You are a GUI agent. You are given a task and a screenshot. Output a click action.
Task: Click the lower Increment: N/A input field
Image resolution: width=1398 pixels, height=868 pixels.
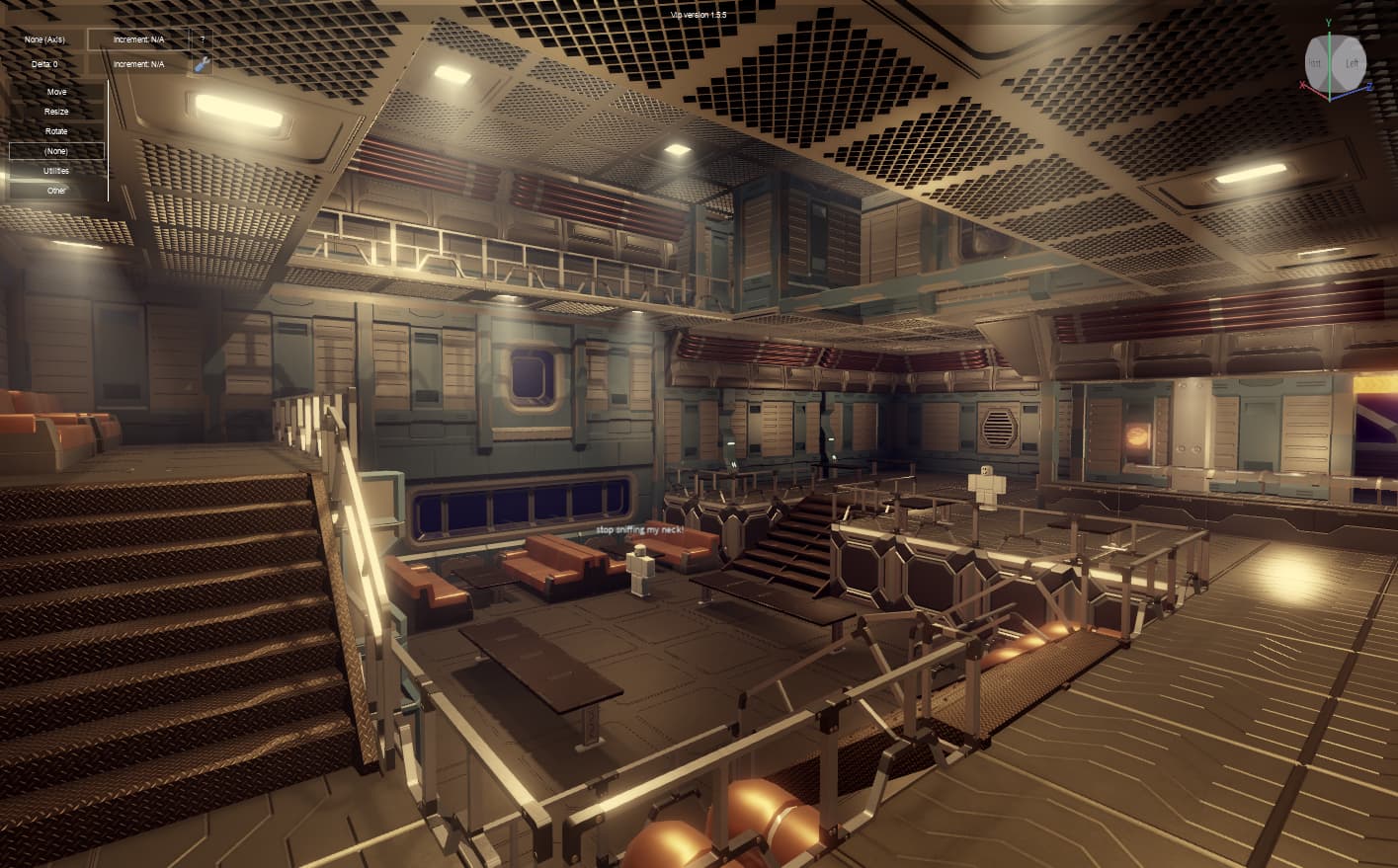pos(138,64)
